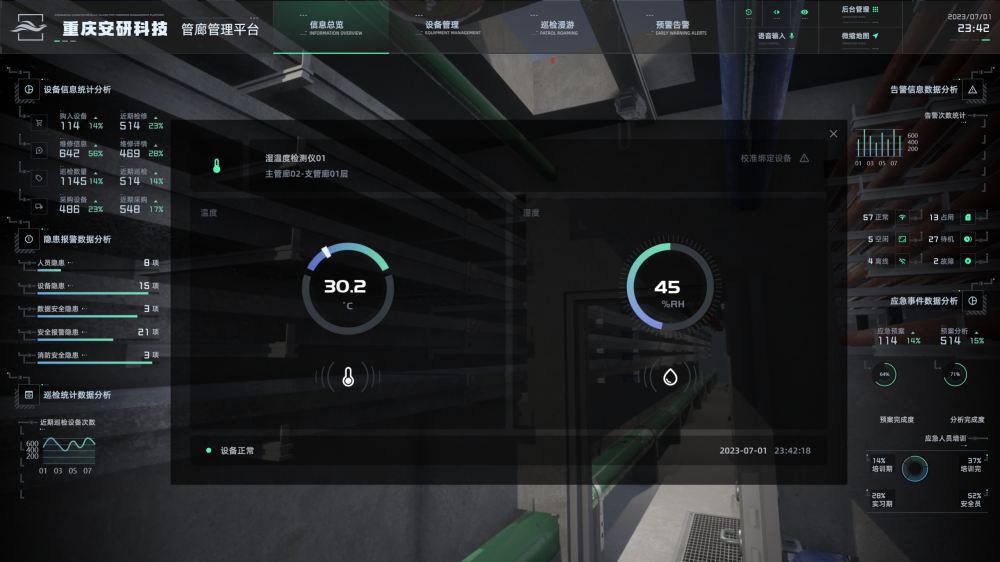Open the 预警告警 early warning tab
The image size is (1000, 562).
tap(672, 27)
